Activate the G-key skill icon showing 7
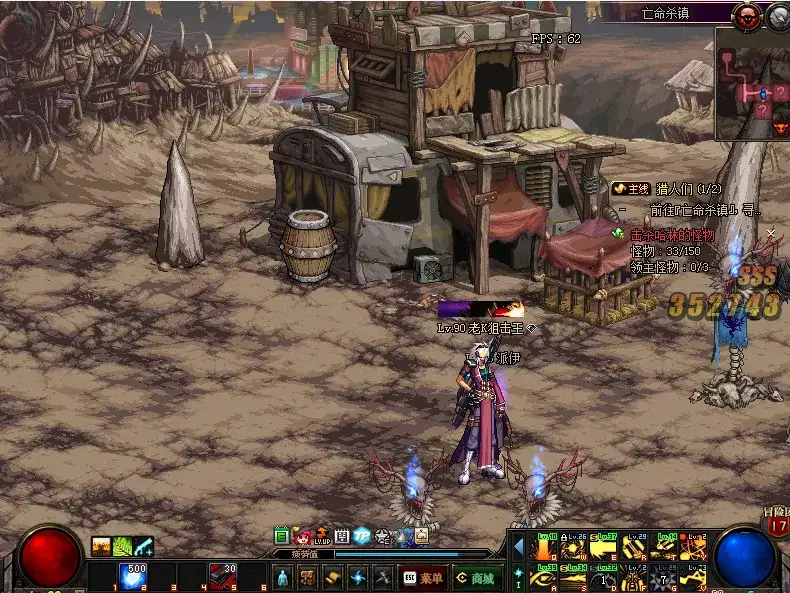The height and width of the screenshot is (593, 790). click(664, 577)
